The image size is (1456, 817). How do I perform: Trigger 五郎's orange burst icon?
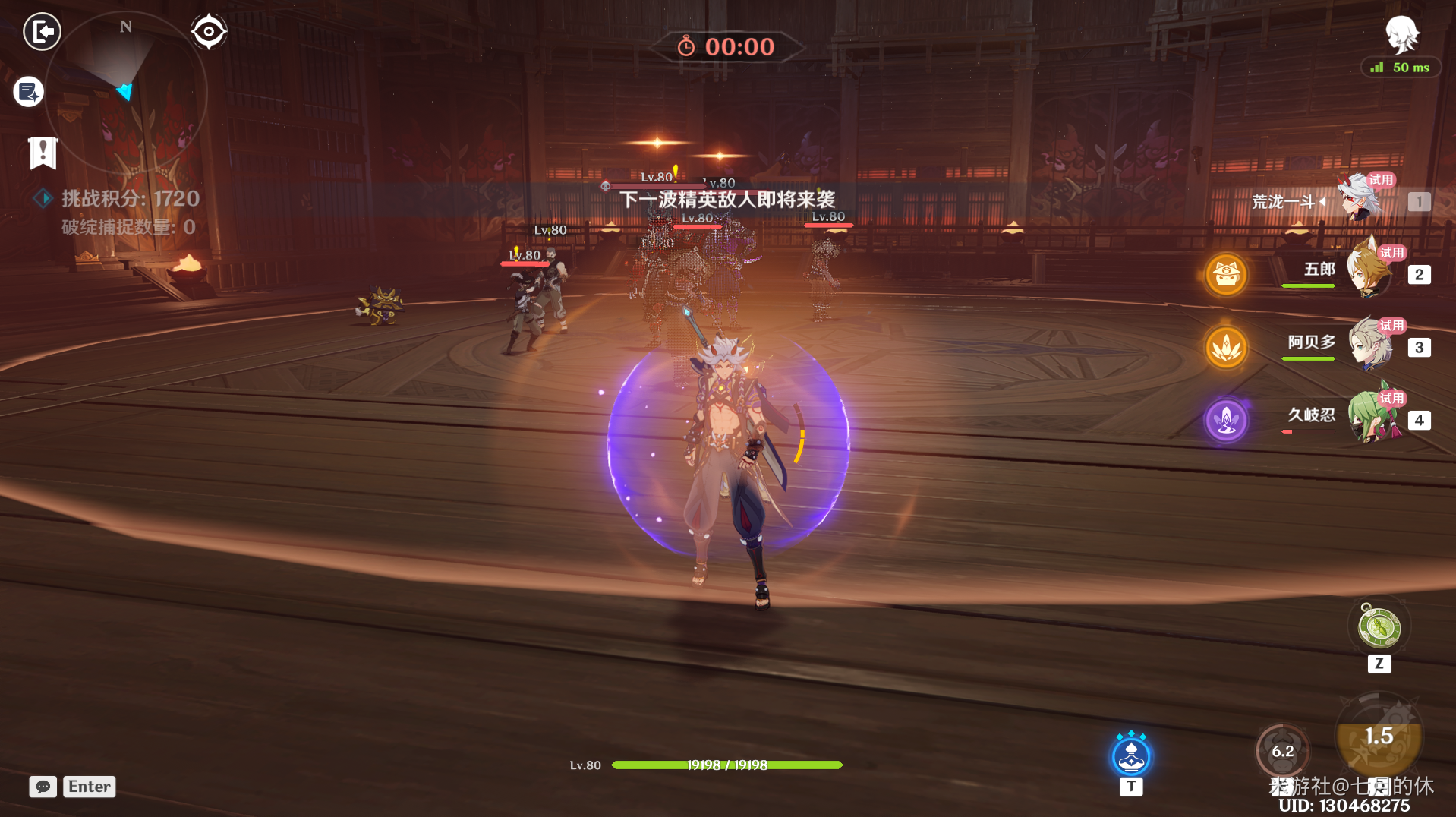click(x=1226, y=274)
